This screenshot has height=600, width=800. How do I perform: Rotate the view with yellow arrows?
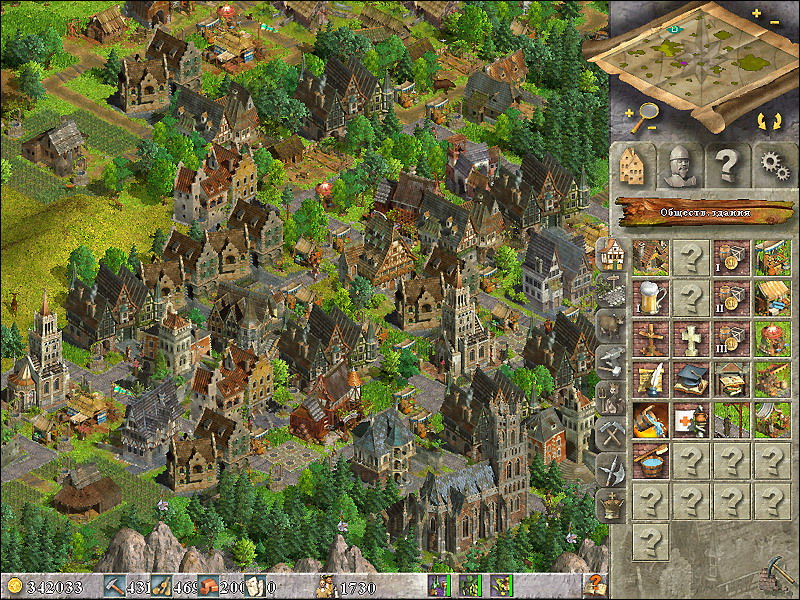(769, 122)
